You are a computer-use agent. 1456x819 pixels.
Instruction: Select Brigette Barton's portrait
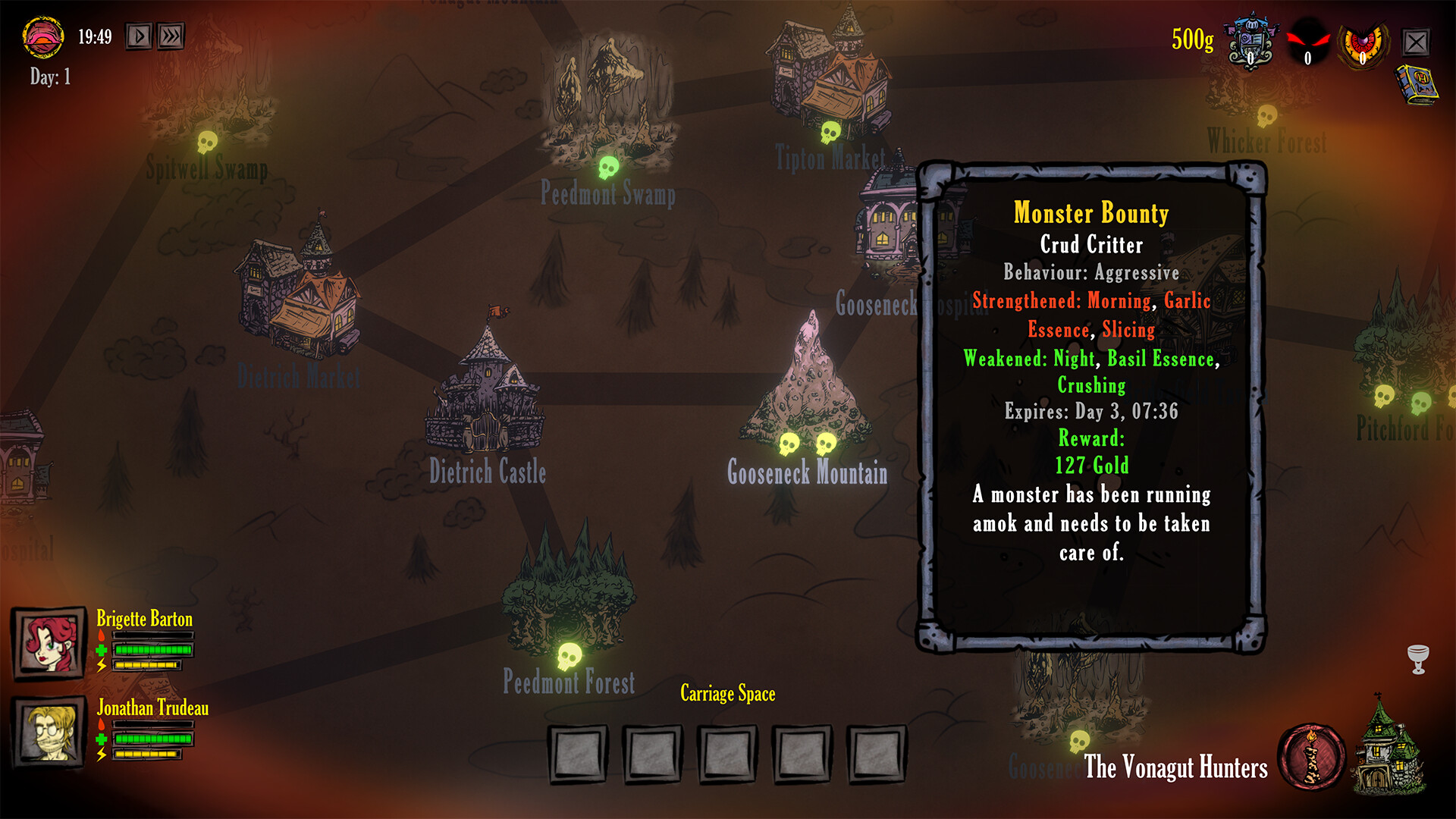[49, 644]
